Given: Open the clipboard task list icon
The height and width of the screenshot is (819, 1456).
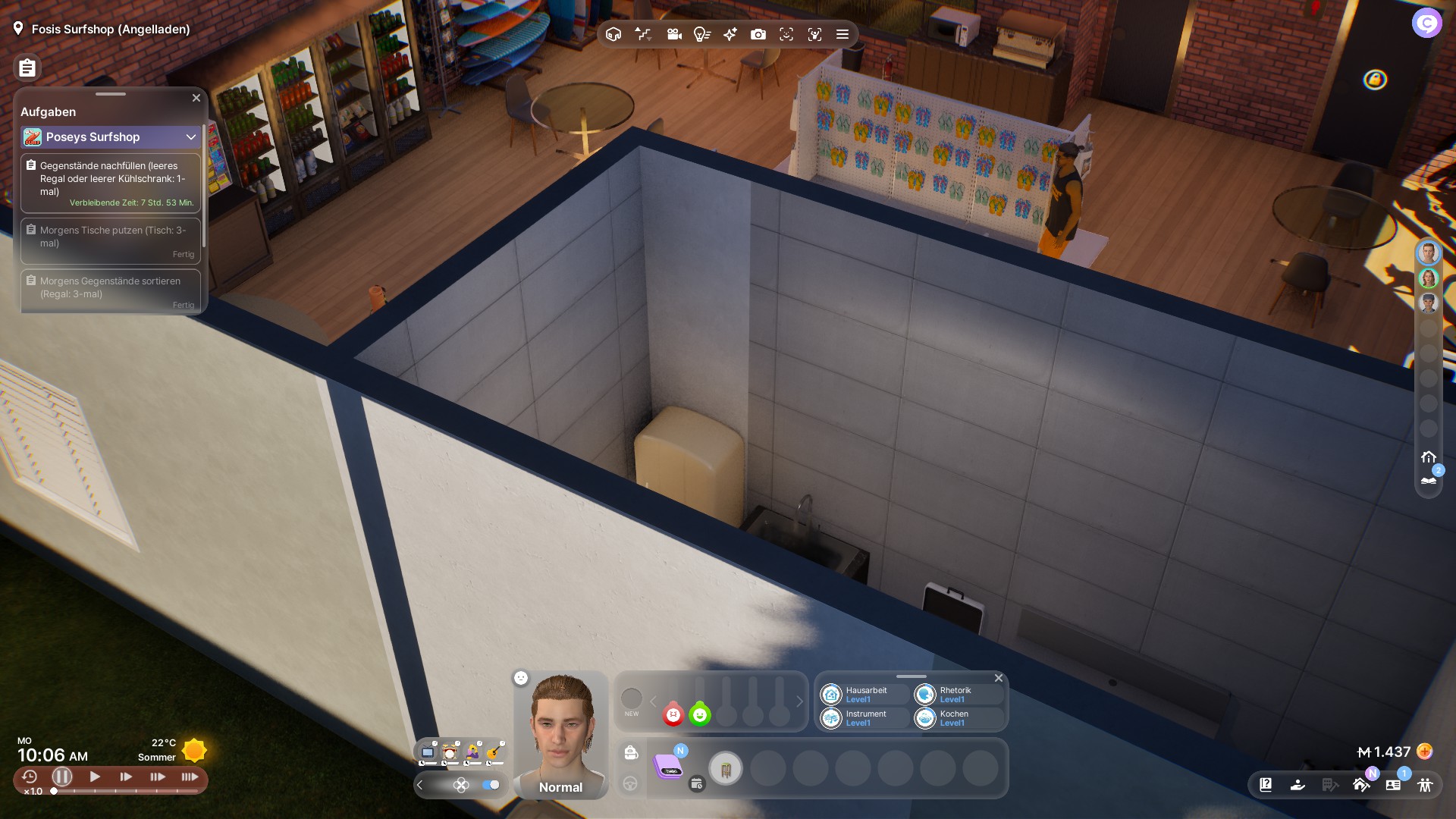Looking at the screenshot, I should (27, 68).
